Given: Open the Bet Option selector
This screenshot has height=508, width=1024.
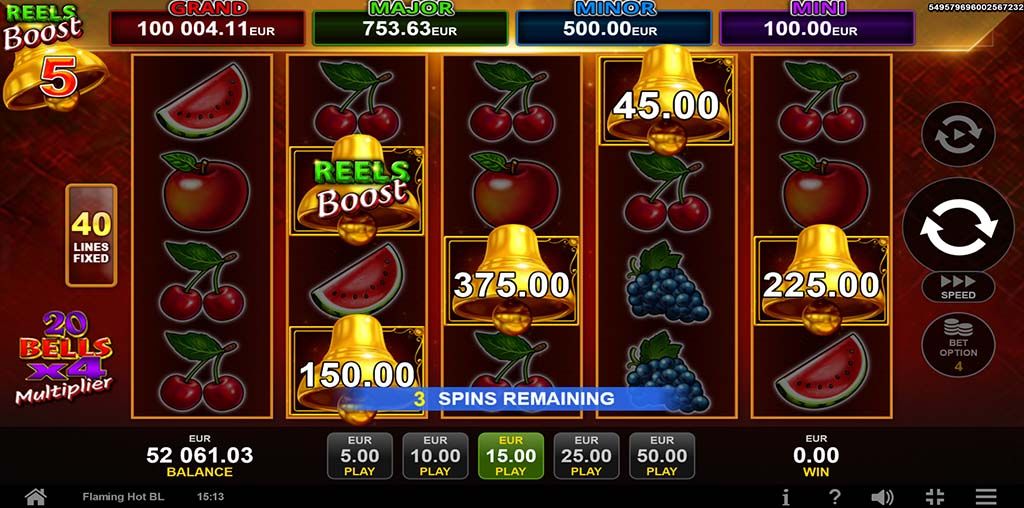Looking at the screenshot, I should [957, 345].
